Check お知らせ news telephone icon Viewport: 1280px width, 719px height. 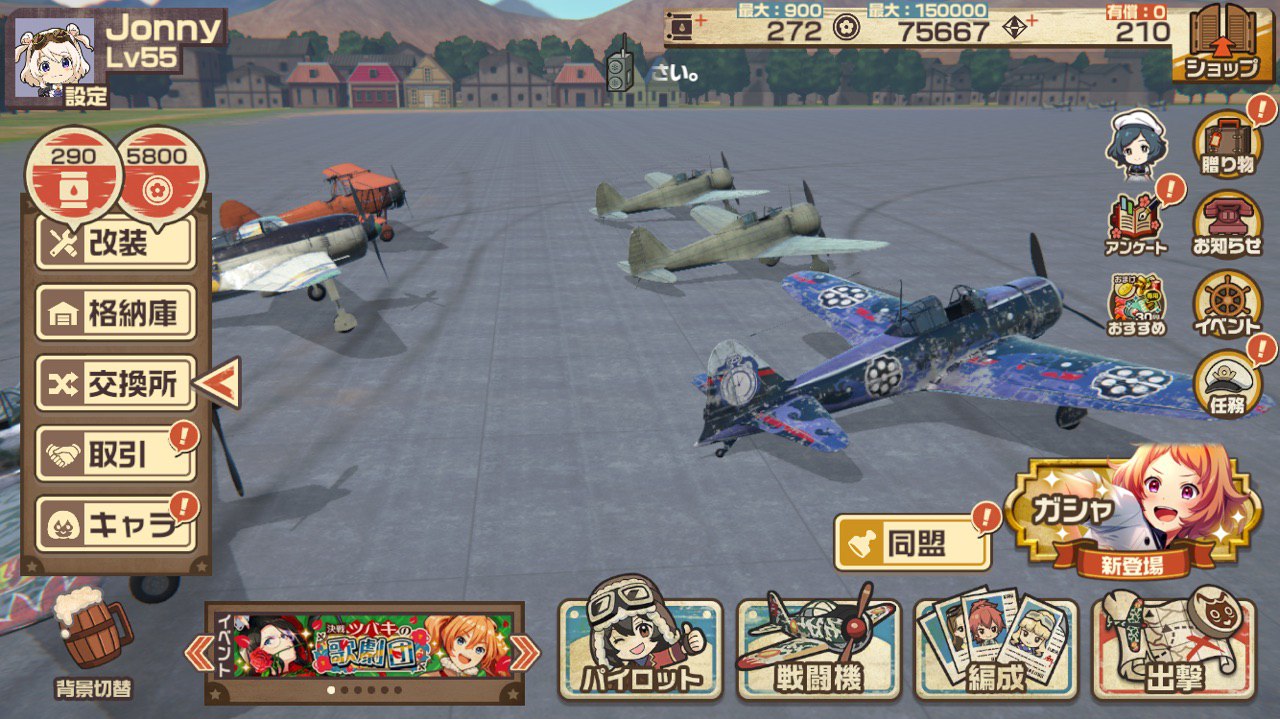(x=1227, y=225)
